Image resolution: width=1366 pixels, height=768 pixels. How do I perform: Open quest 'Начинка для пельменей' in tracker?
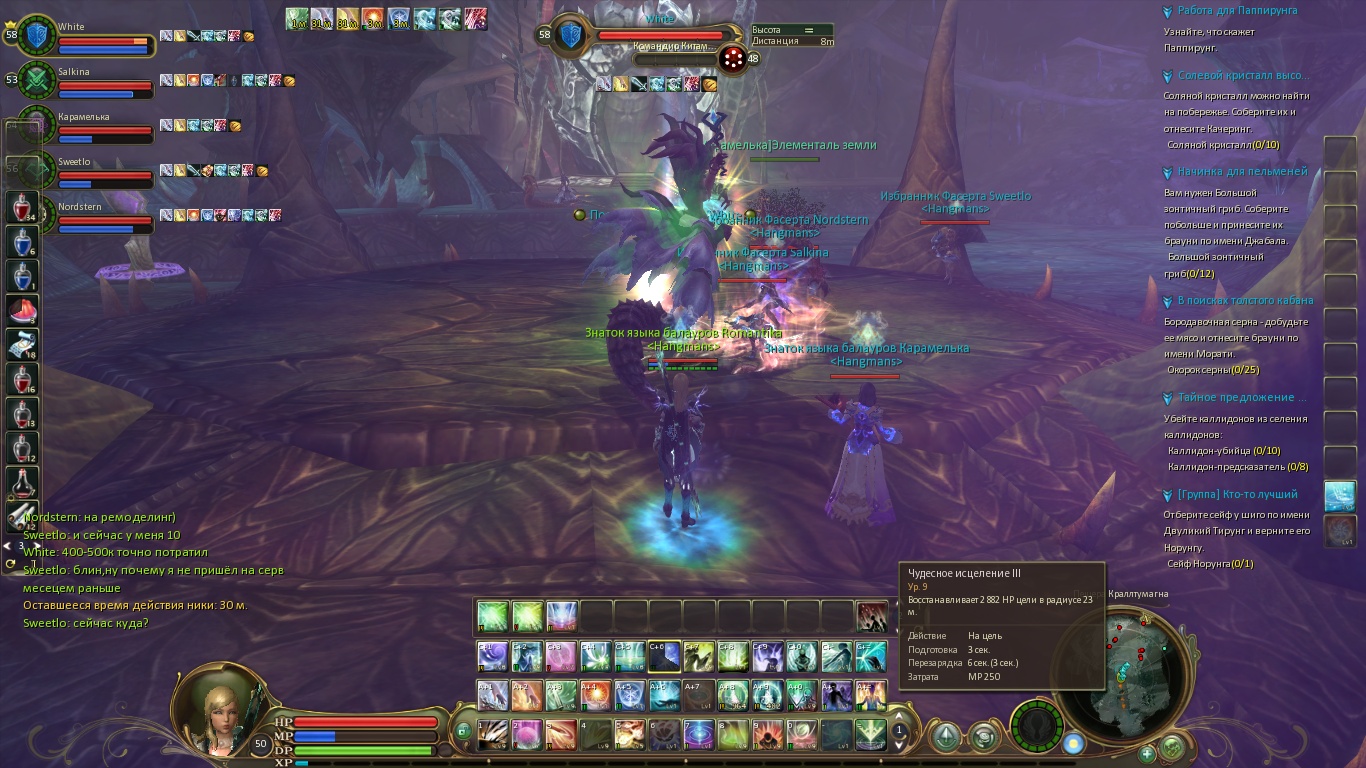pyautogui.click(x=1242, y=171)
